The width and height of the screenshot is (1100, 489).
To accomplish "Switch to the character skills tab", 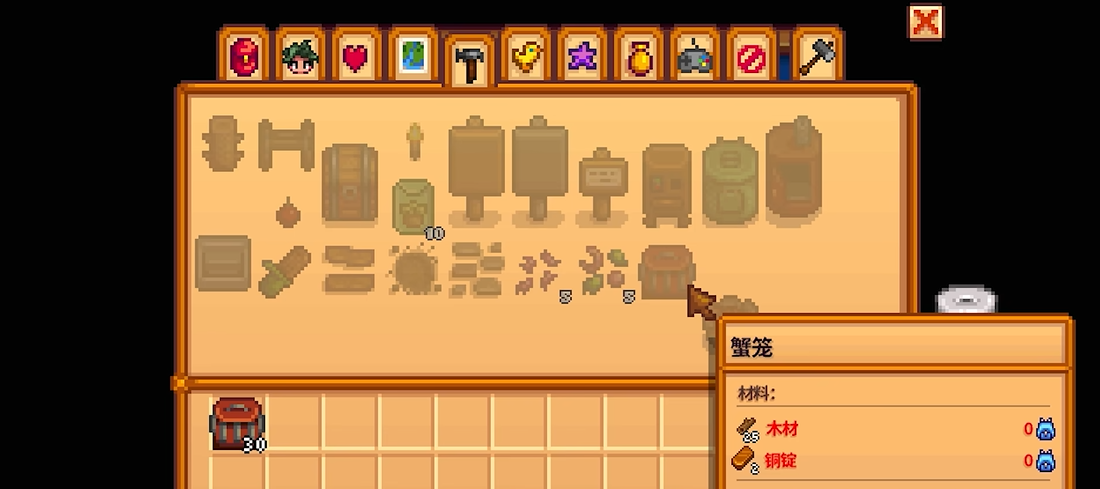I will [300, 56].
